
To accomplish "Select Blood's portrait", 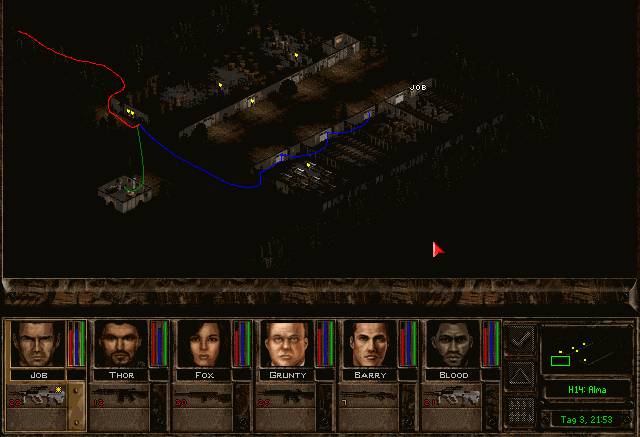I will coord(452,343).
